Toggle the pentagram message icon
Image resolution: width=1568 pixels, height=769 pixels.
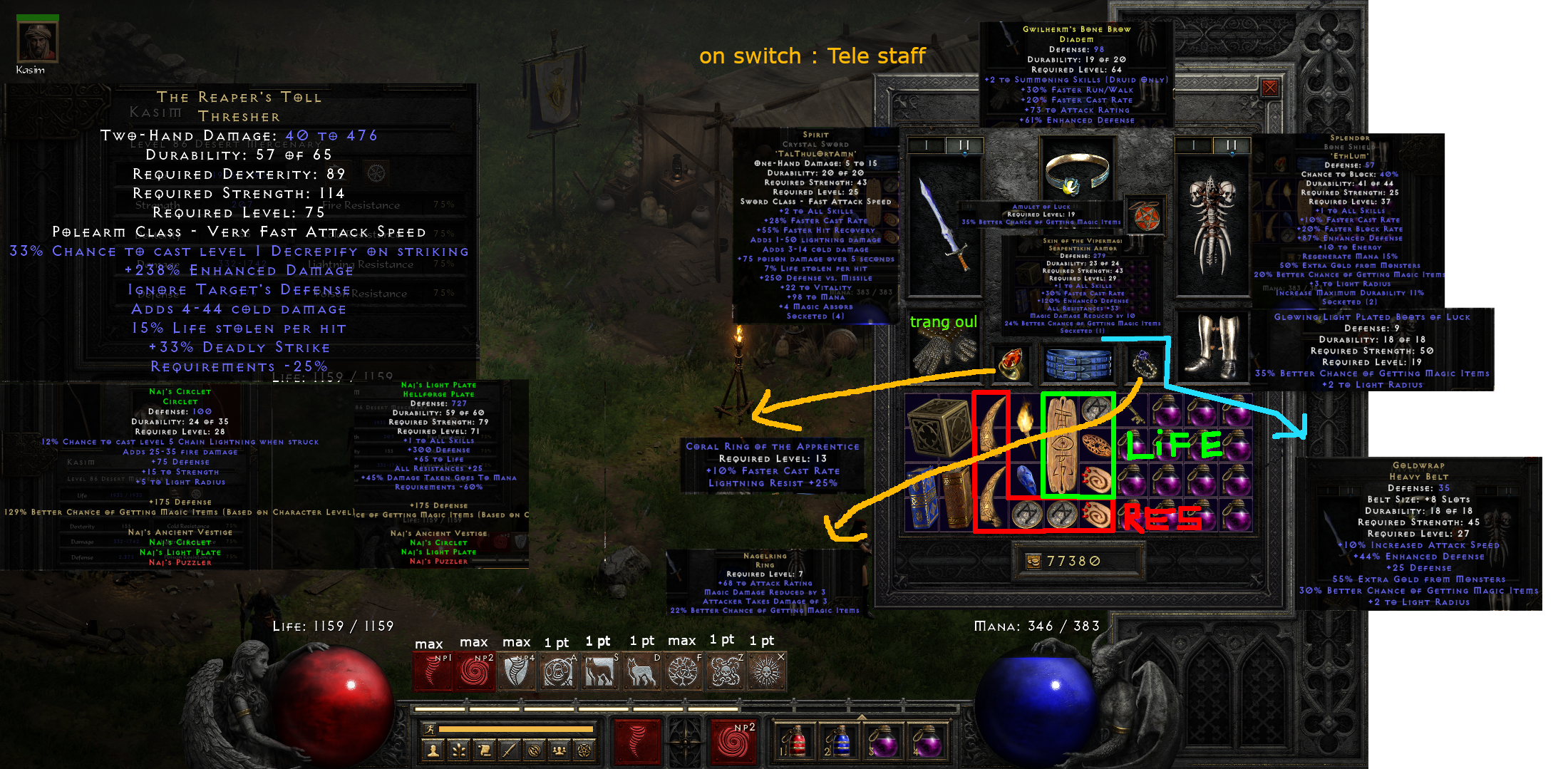point(583,750)
